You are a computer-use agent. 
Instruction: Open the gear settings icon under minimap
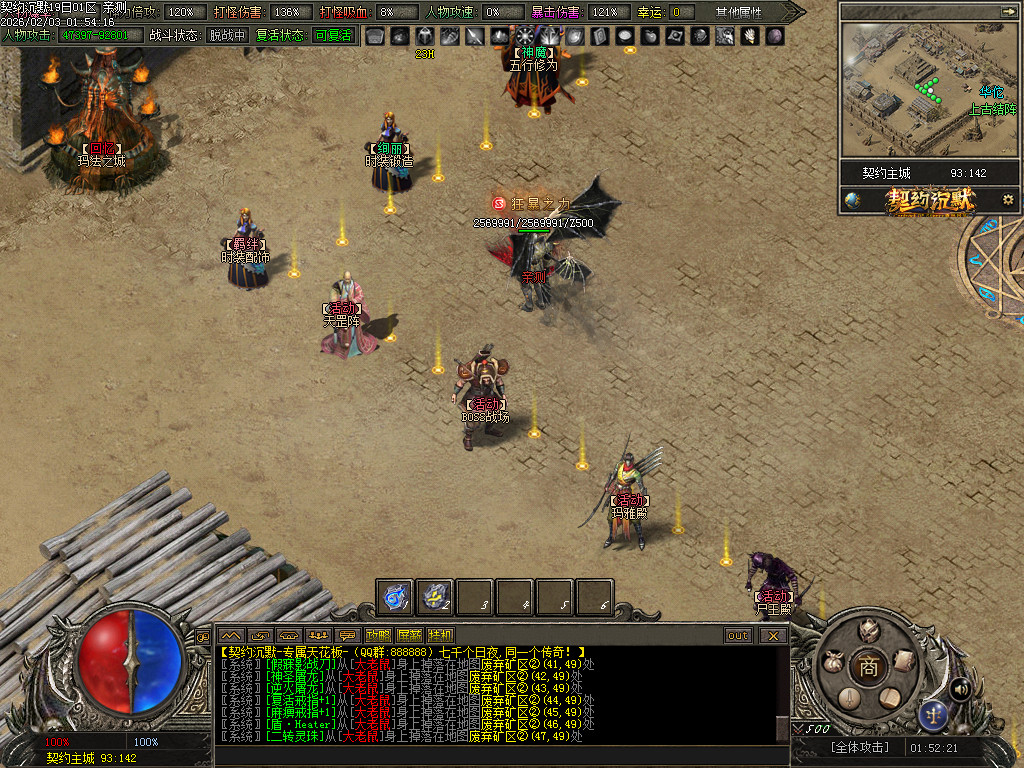(1007, 200)
